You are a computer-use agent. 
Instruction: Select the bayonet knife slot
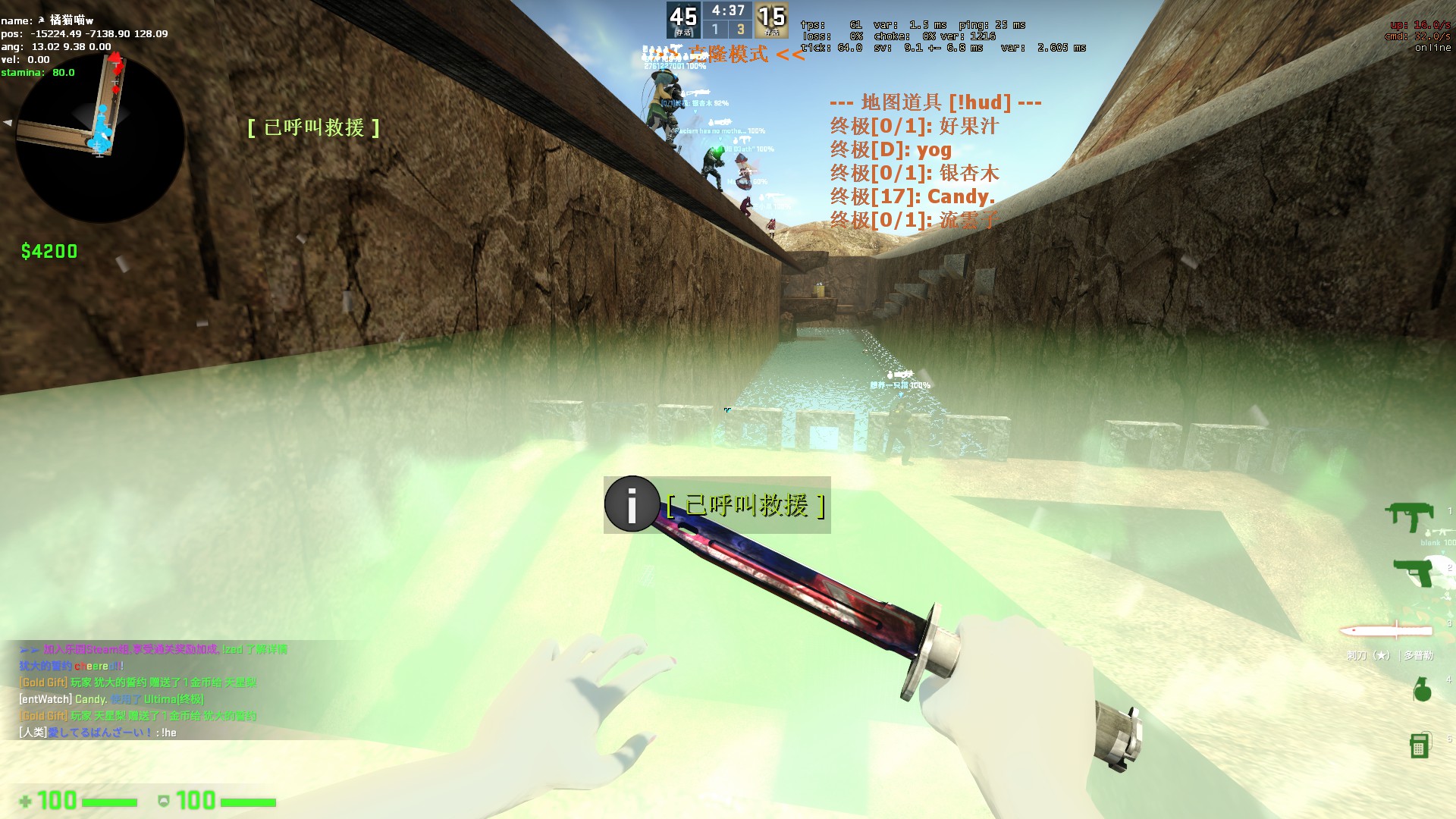tap(1386, 631)
